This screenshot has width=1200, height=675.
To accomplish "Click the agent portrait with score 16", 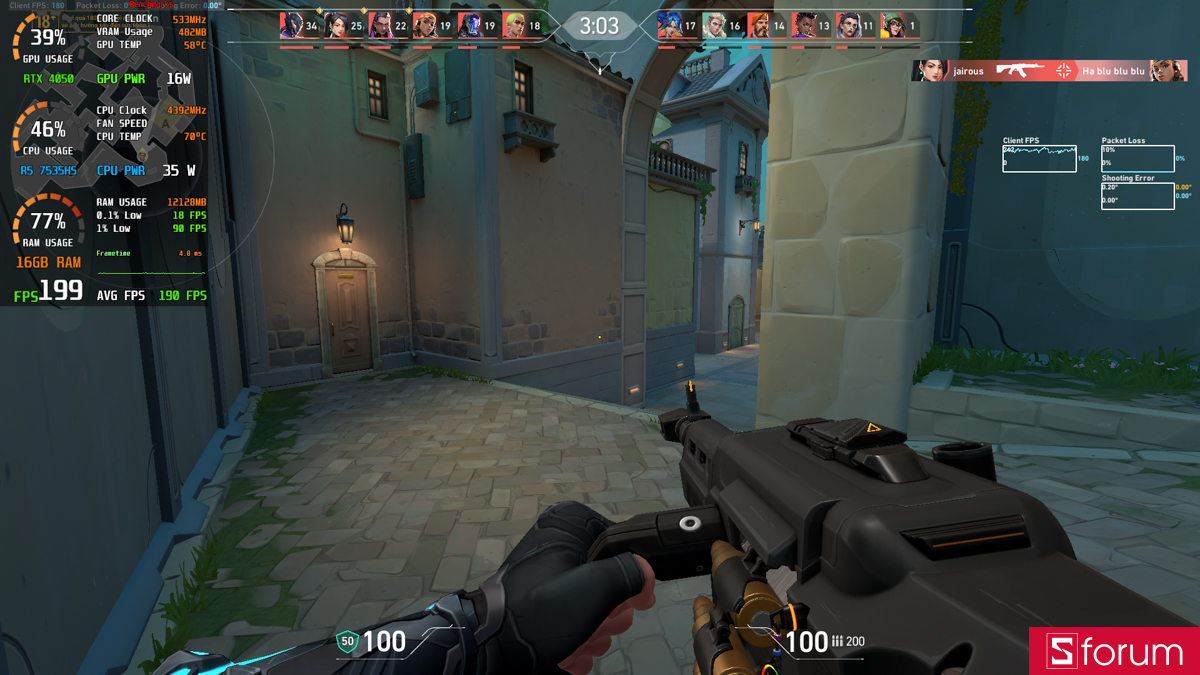I will (714, 26).
